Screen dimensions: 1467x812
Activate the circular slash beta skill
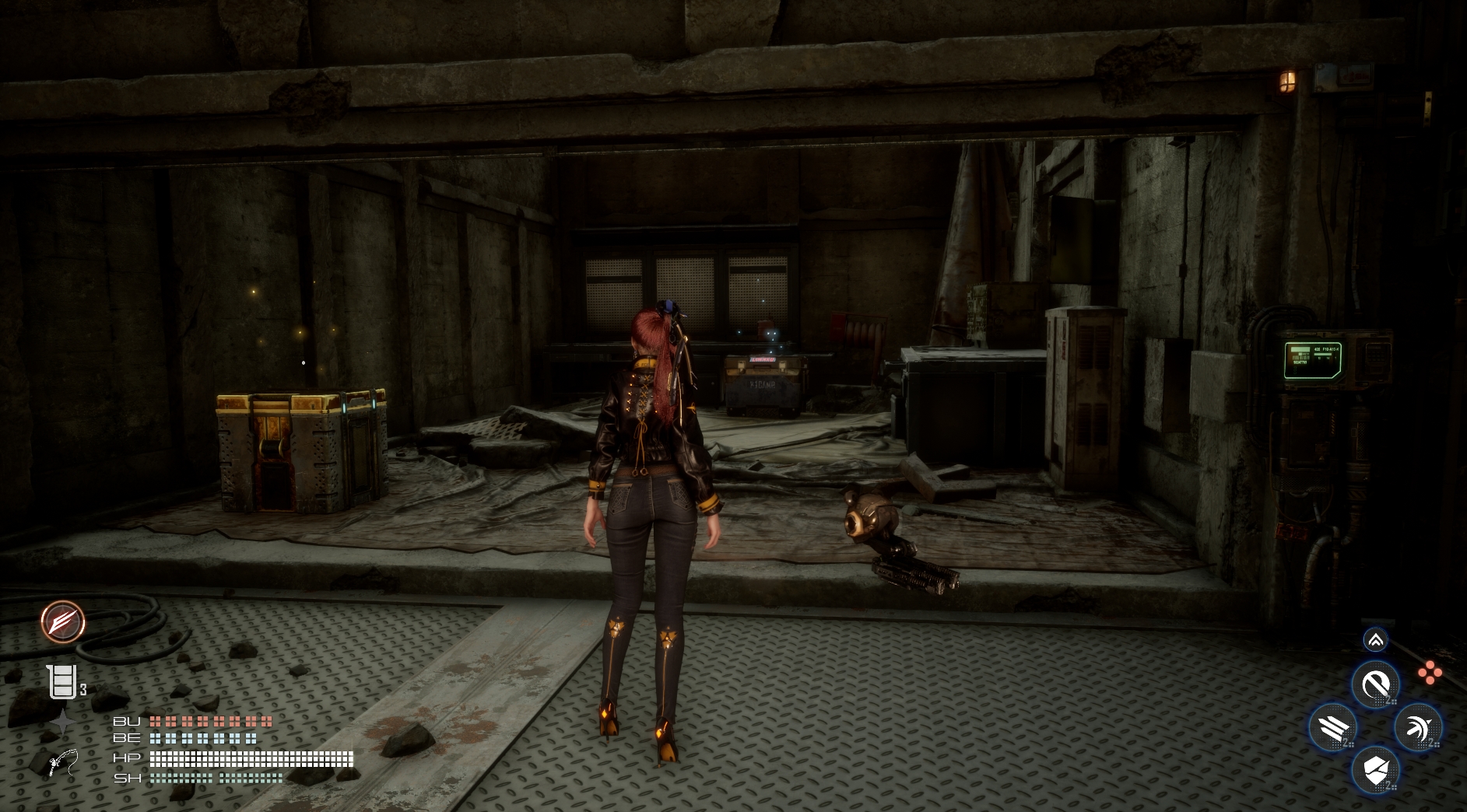[1375, 684]
